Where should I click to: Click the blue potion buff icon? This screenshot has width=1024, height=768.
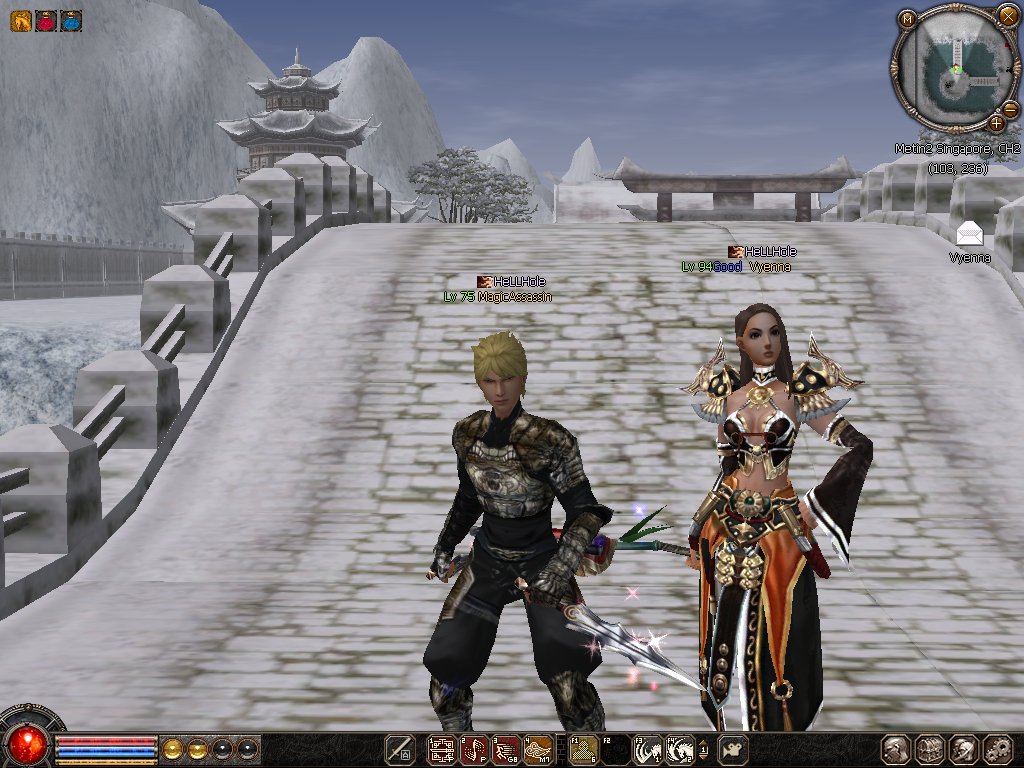coord(71,20)
